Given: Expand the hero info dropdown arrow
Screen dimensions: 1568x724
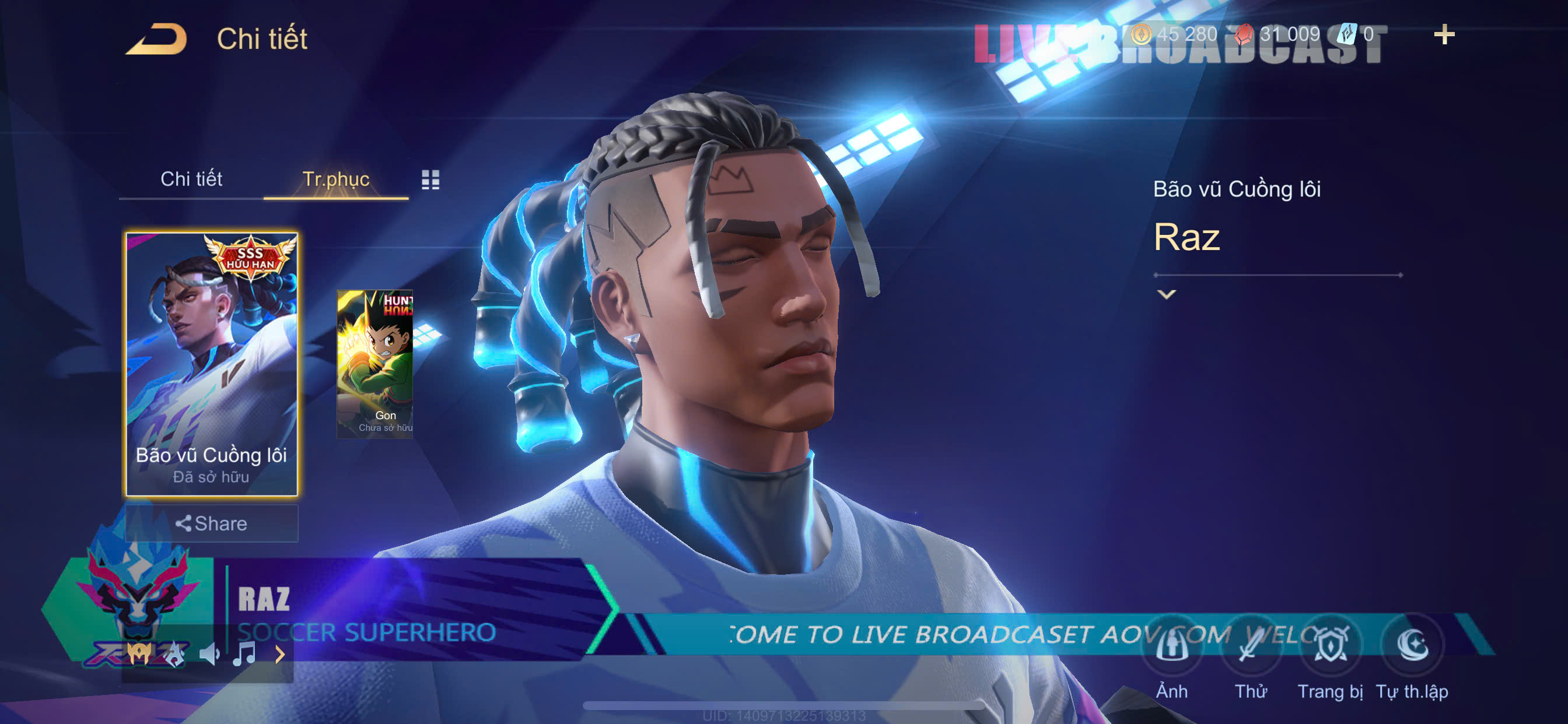Looking at the screenshot, I should (x=1165, y=294).
